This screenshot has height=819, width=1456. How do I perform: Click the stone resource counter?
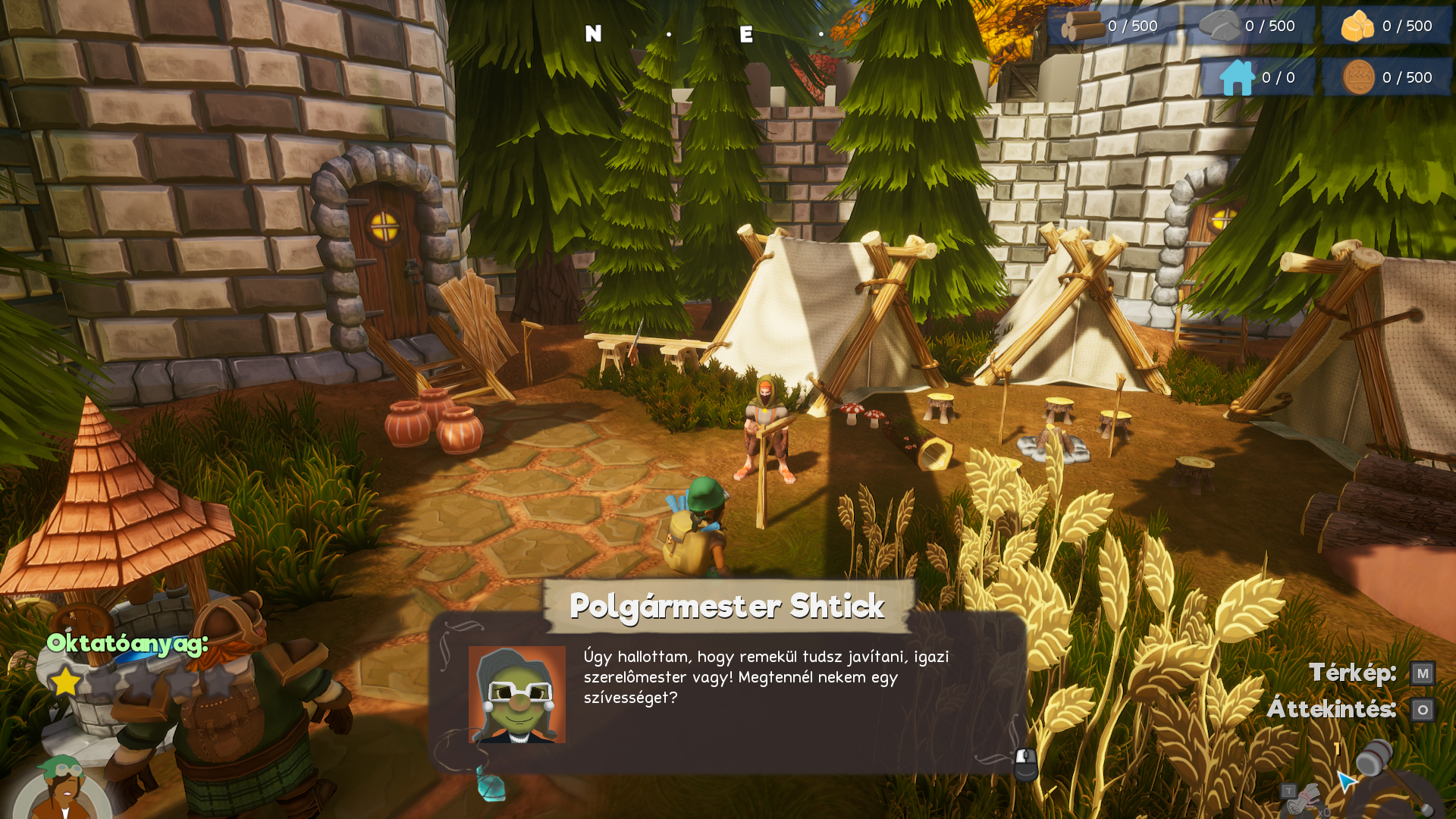[1249, 27]
